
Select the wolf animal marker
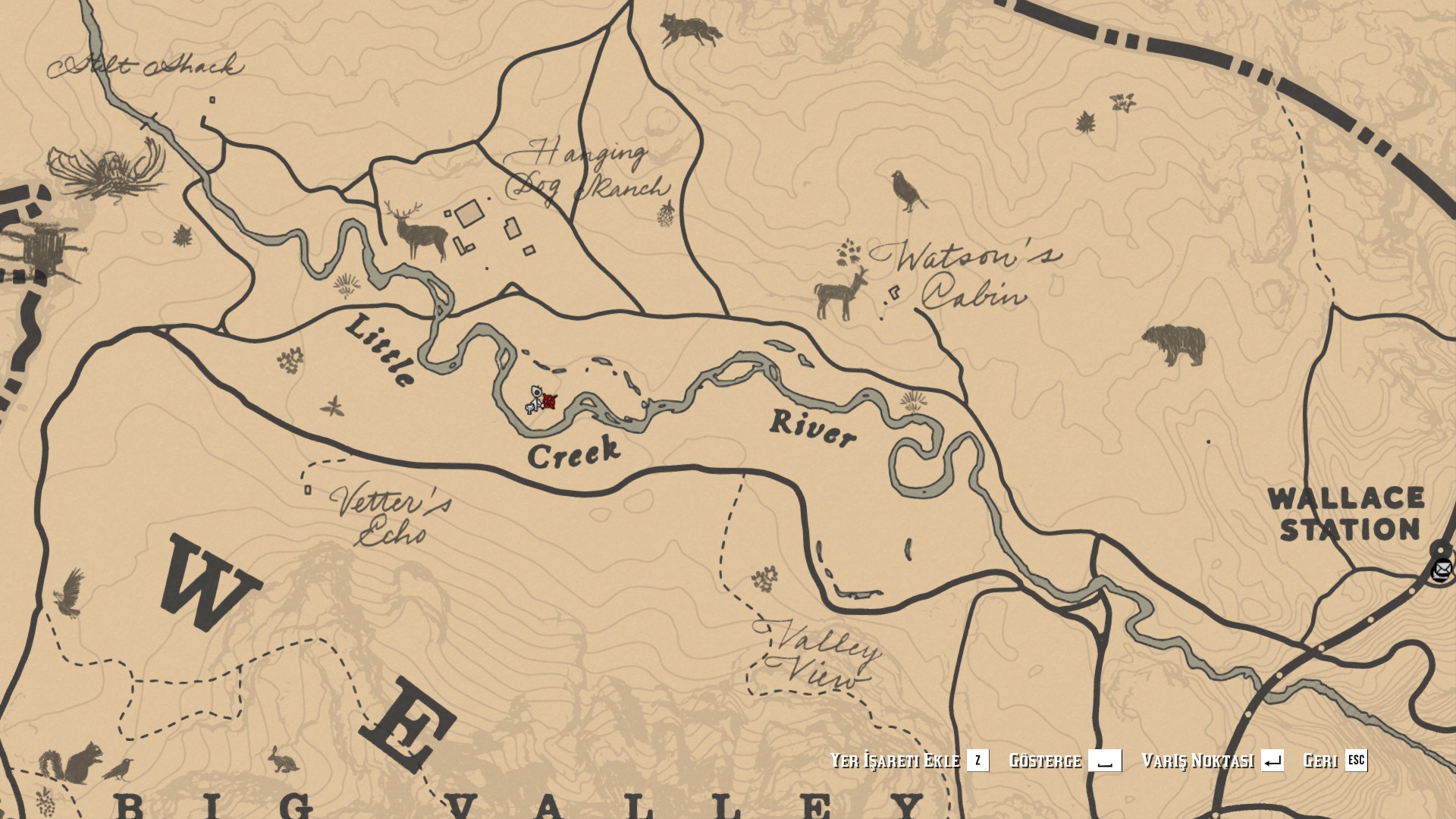point(689,30)
